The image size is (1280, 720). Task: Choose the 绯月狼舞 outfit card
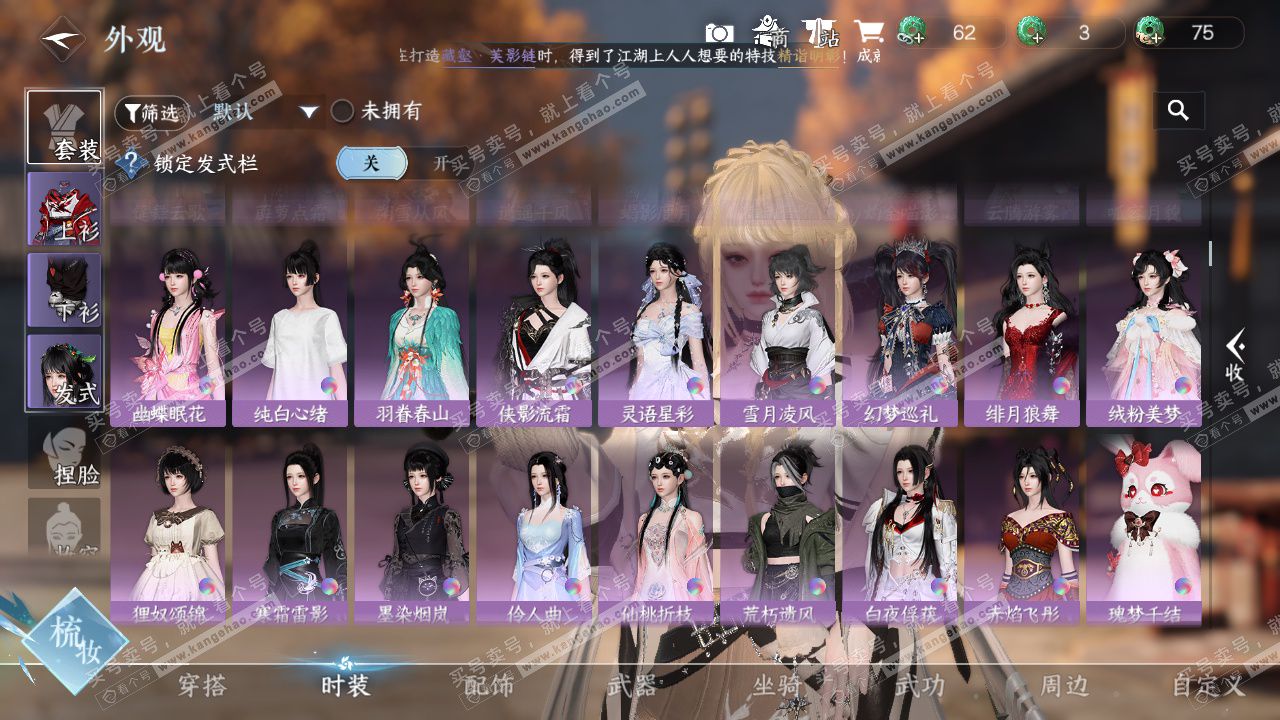pos(1021,331)
